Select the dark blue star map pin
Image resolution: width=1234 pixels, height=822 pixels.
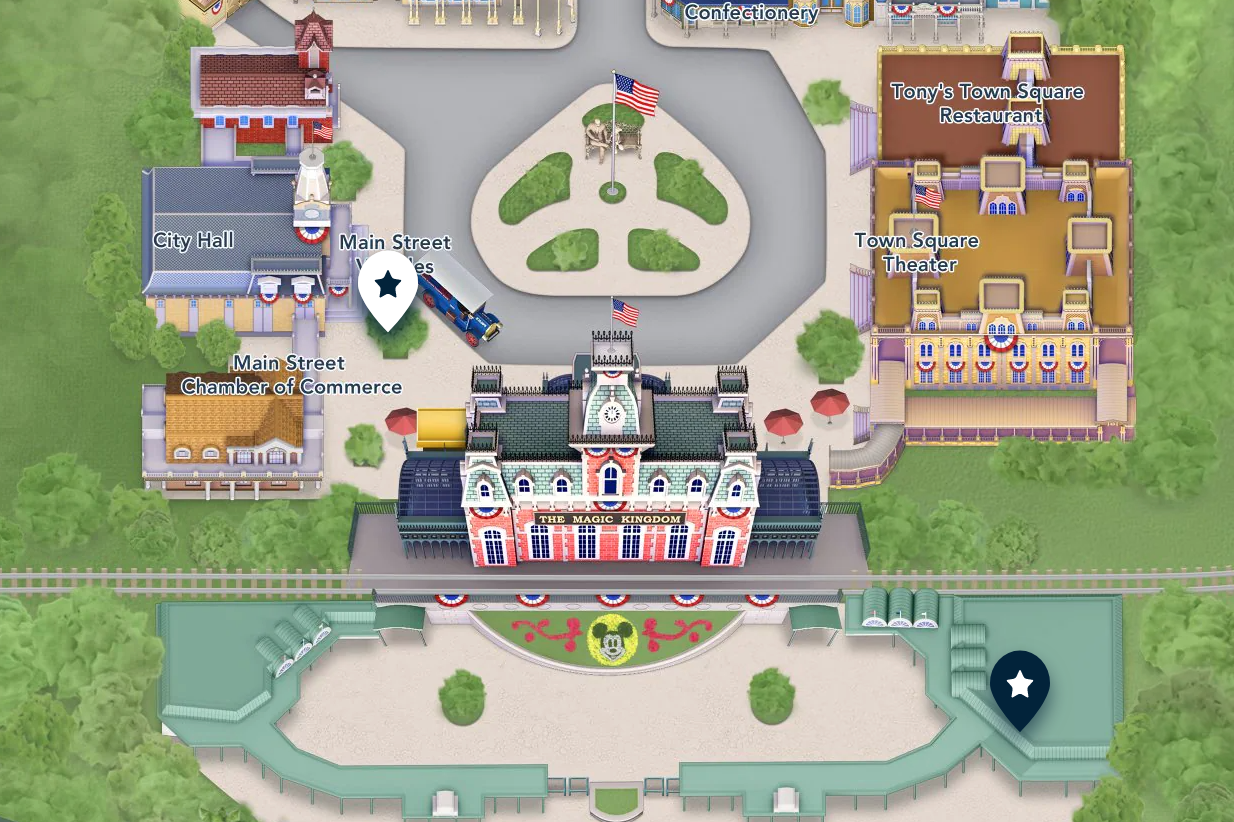1019,686
